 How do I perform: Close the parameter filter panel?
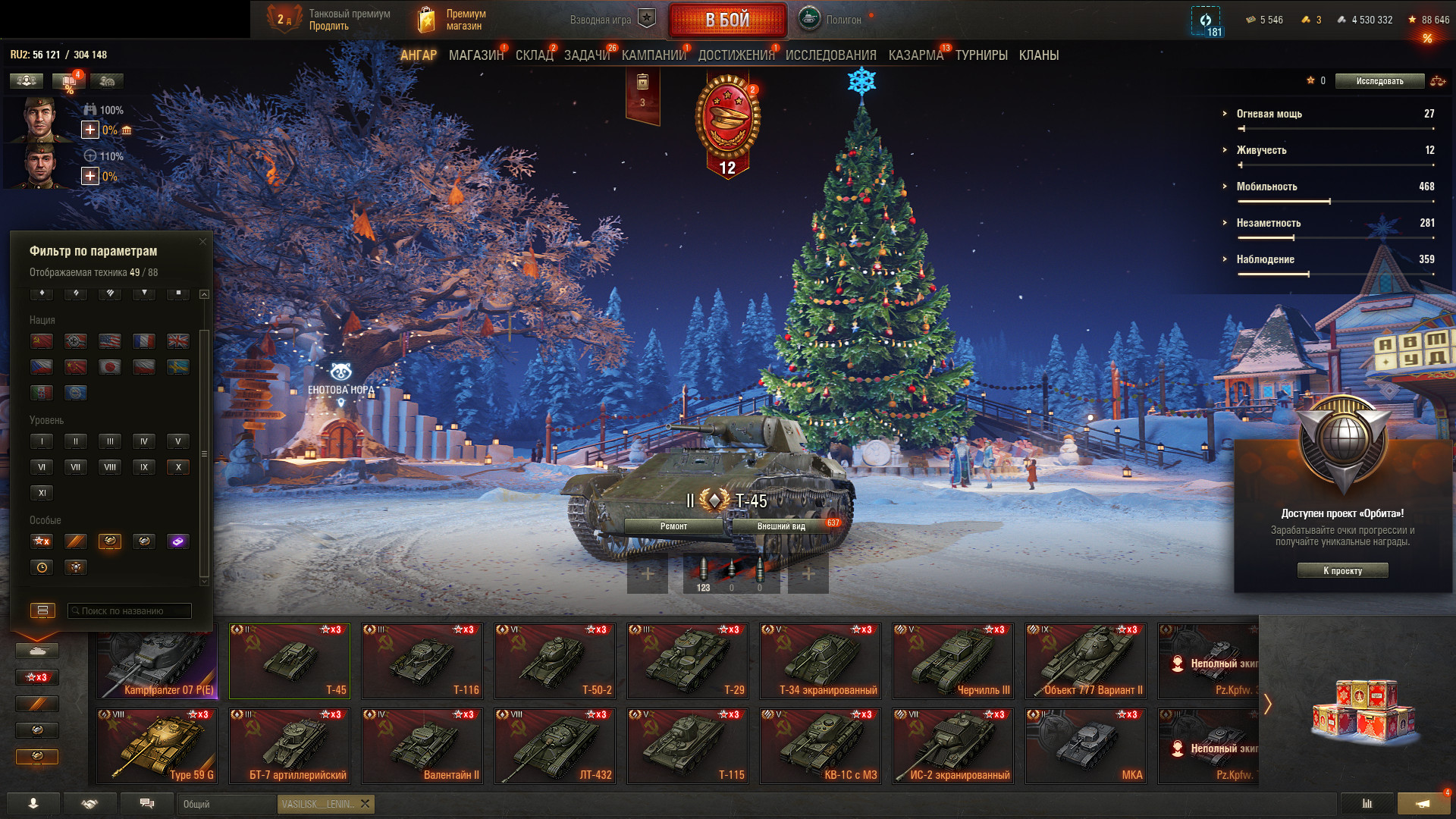[x=202, y=242]
